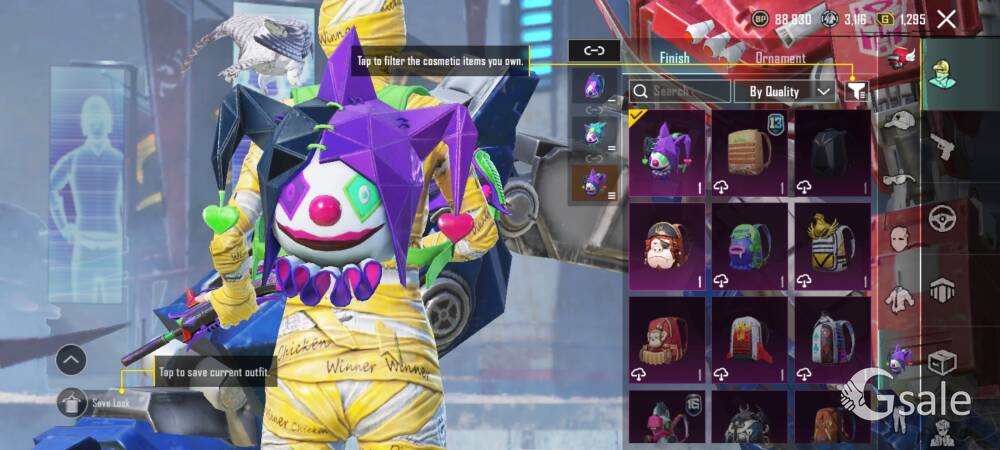Close the inventory screen with the X

[x=946, y=19]
